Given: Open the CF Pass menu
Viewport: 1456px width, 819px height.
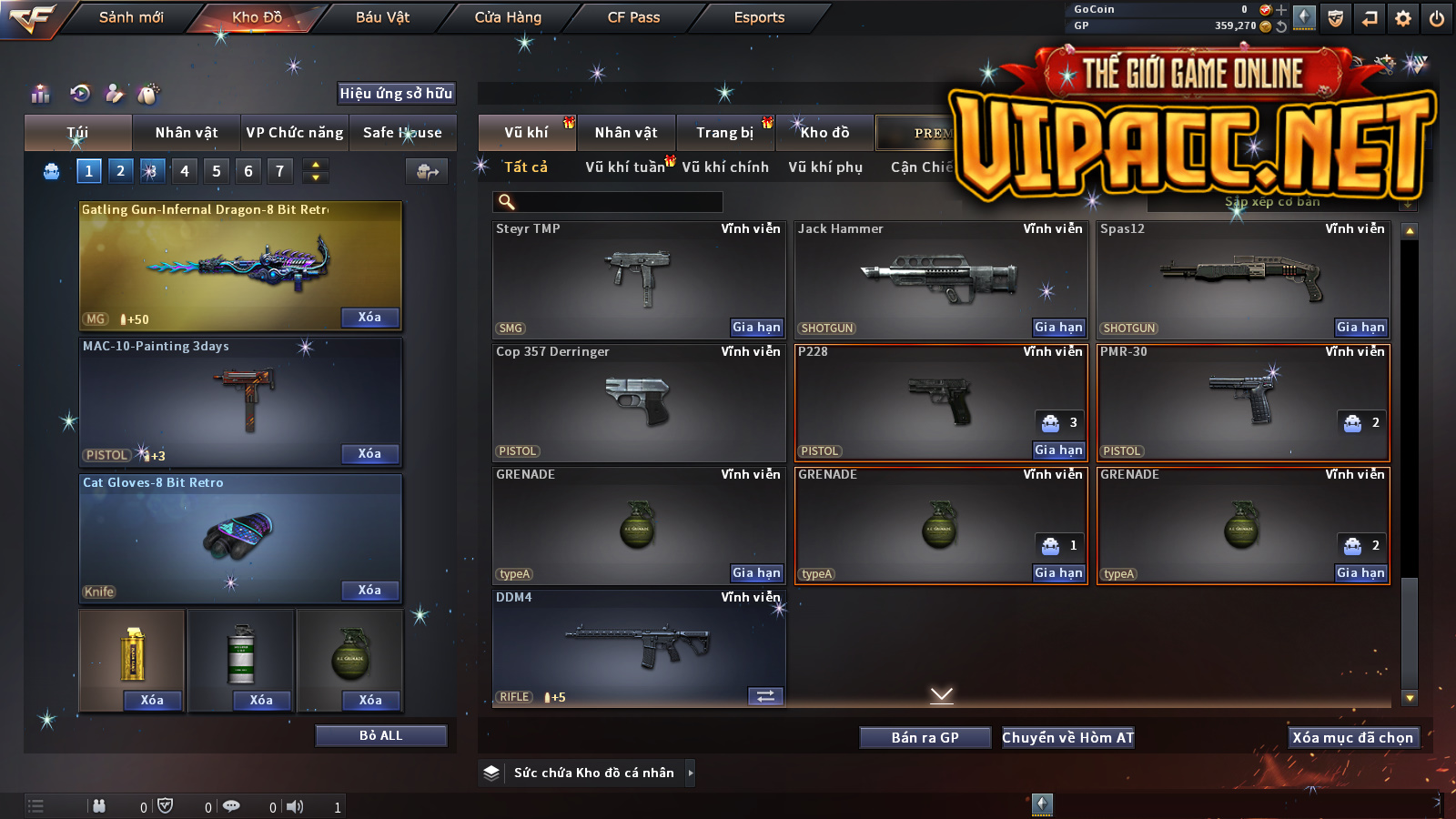Looking at the screenshot, I should click(633, 17).
